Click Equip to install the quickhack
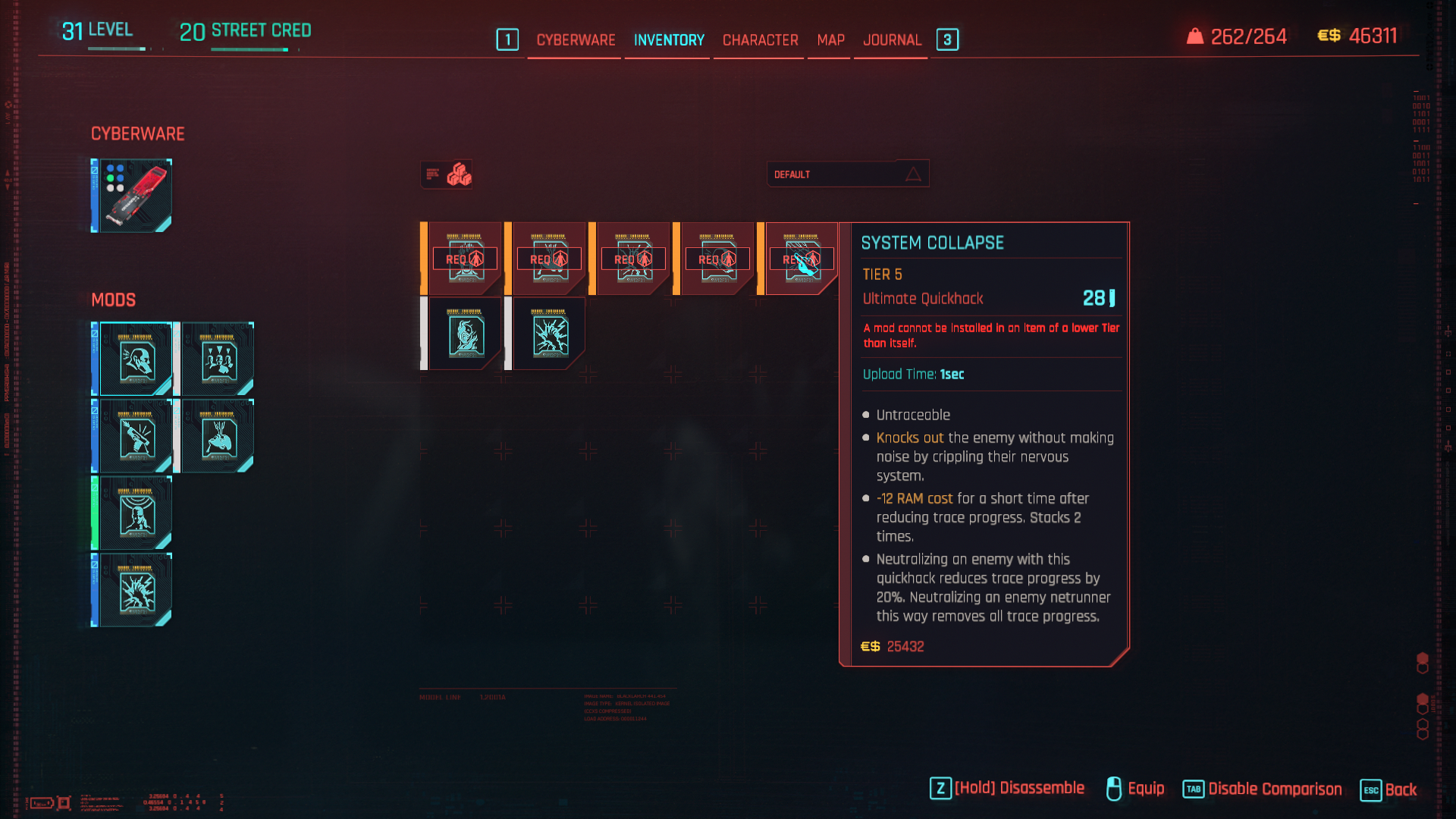Viewport: 1456px width, 819px height. coord(1145,789)
